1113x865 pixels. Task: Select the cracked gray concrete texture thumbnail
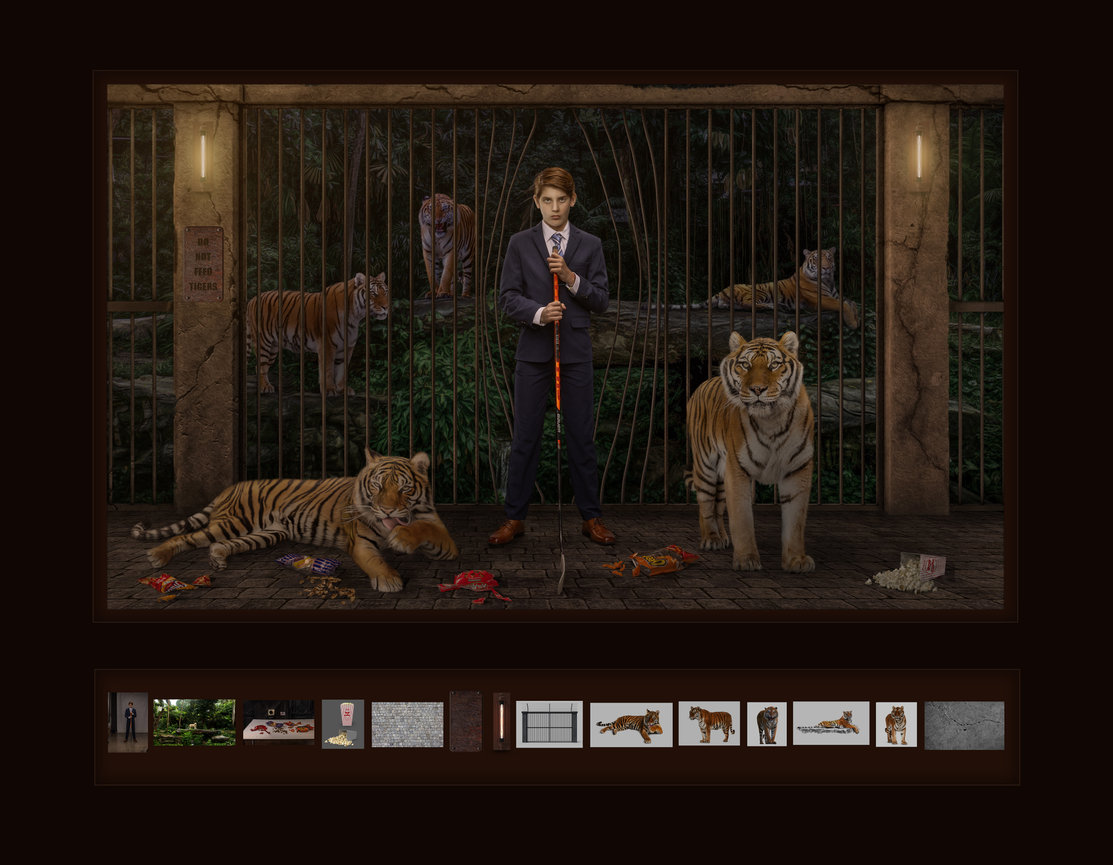point(963,725)
